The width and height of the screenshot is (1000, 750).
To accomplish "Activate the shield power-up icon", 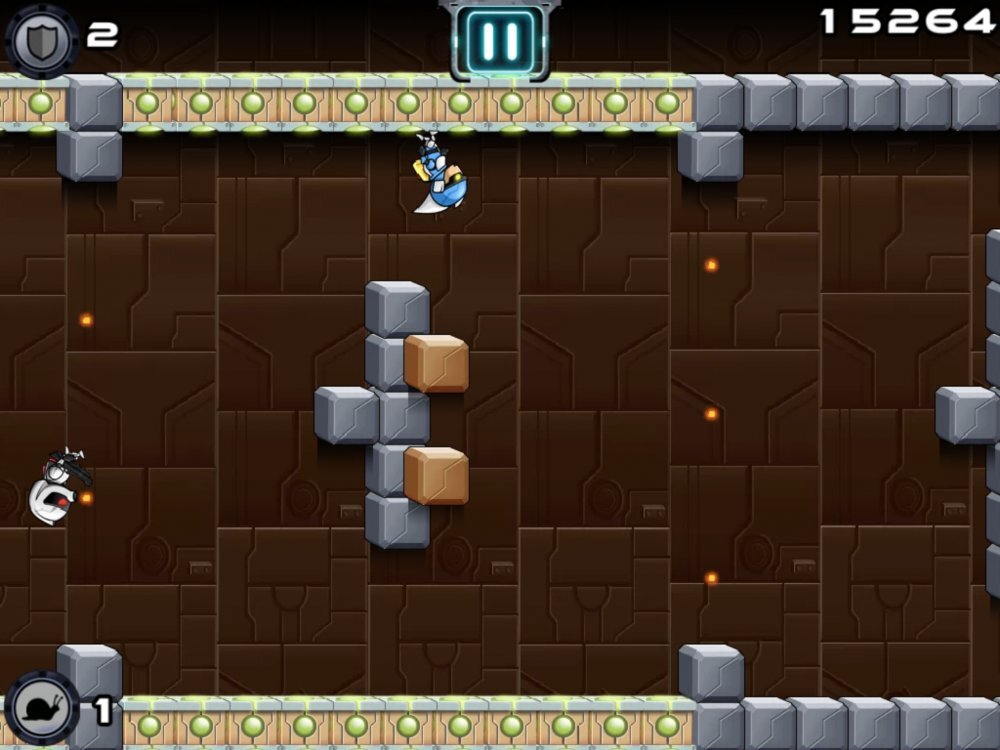I will point(42,40).
